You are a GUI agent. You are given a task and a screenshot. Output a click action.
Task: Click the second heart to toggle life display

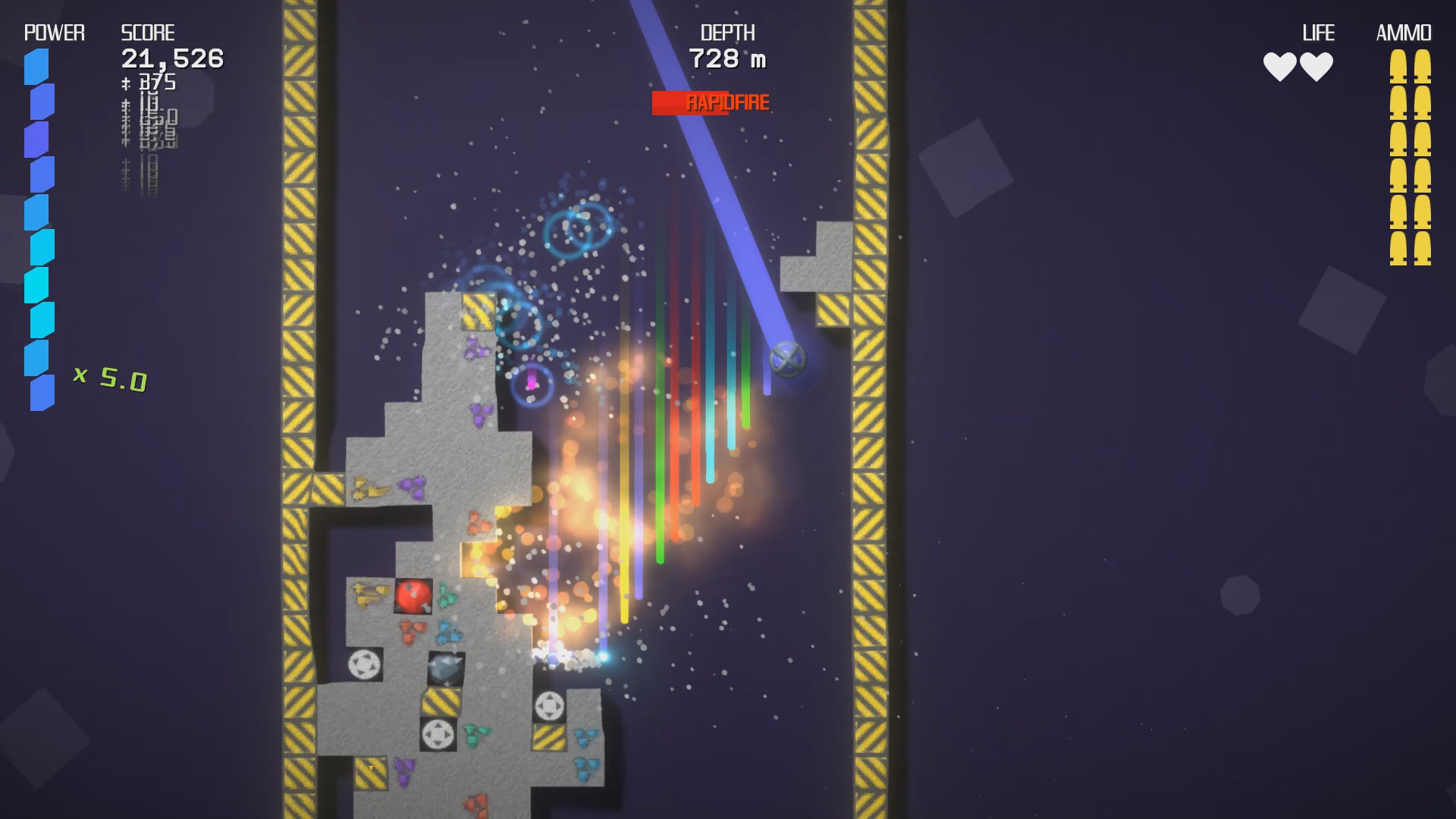[1317, 67]
